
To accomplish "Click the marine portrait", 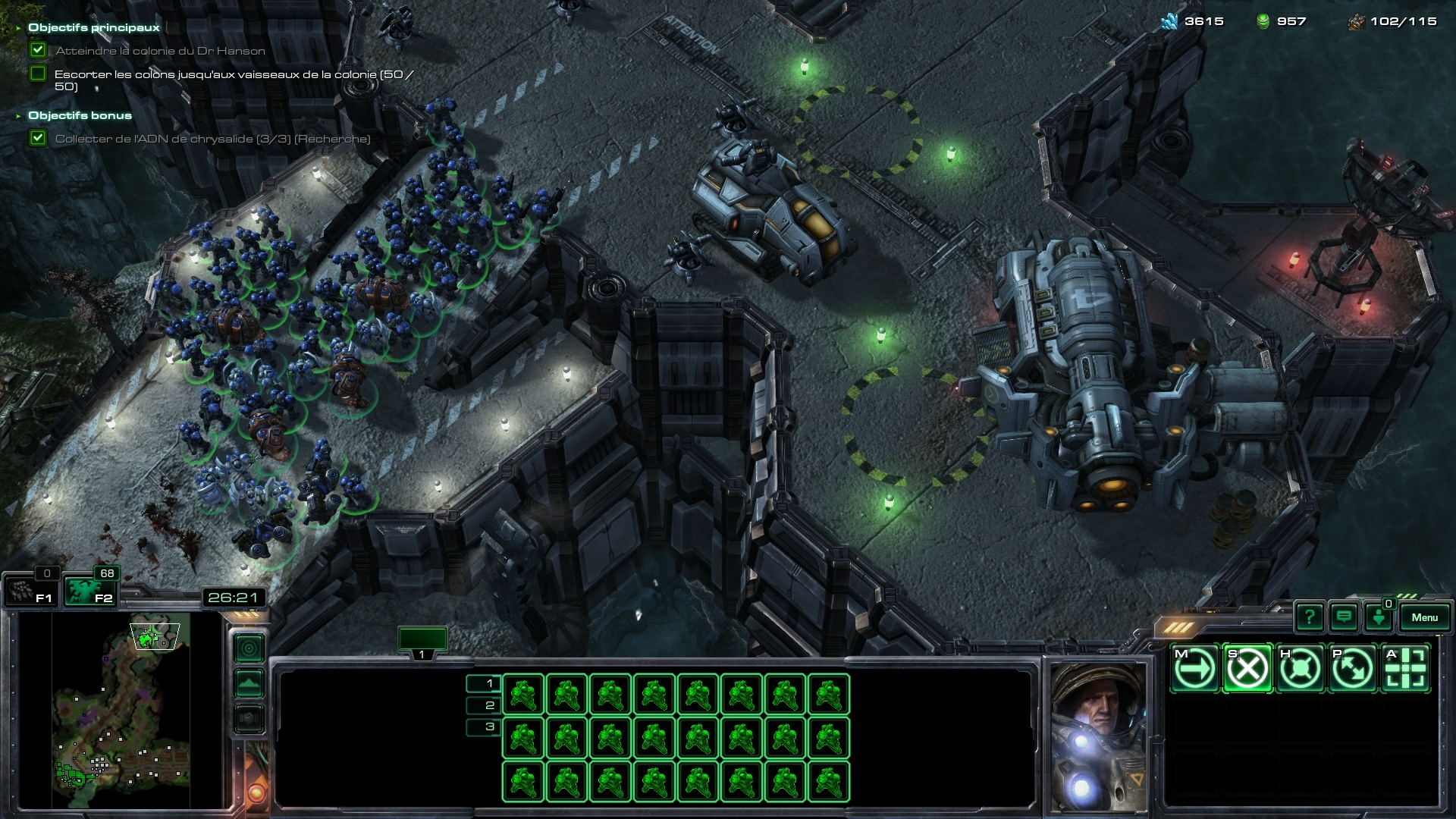I will tap(1098, 736).
